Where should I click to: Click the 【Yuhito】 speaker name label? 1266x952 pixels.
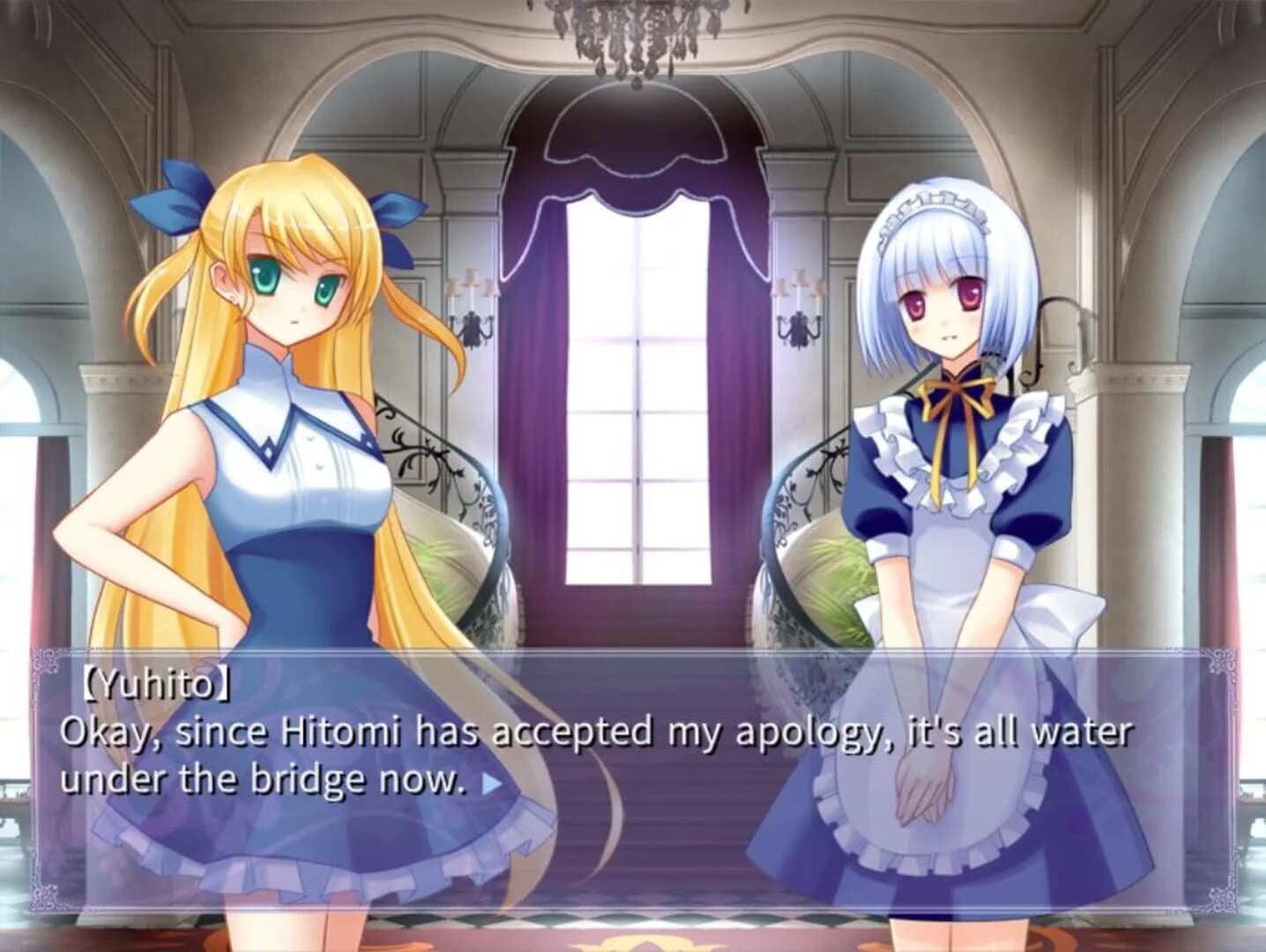coord(157,679)
